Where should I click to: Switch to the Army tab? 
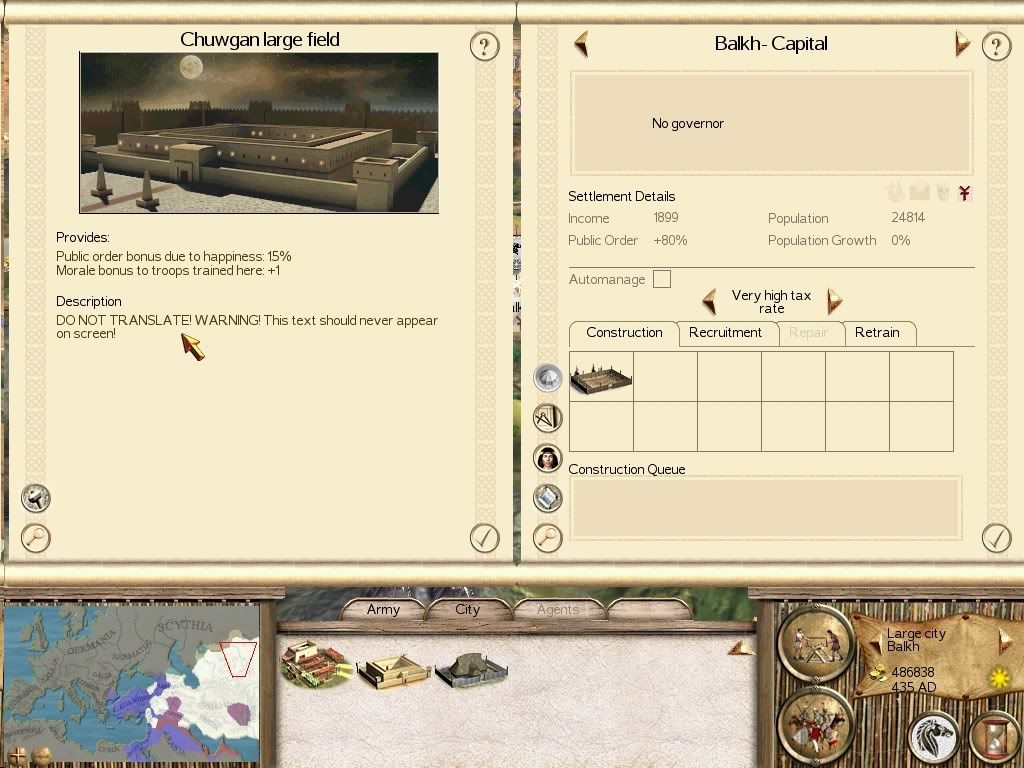(x=383, y=609)
